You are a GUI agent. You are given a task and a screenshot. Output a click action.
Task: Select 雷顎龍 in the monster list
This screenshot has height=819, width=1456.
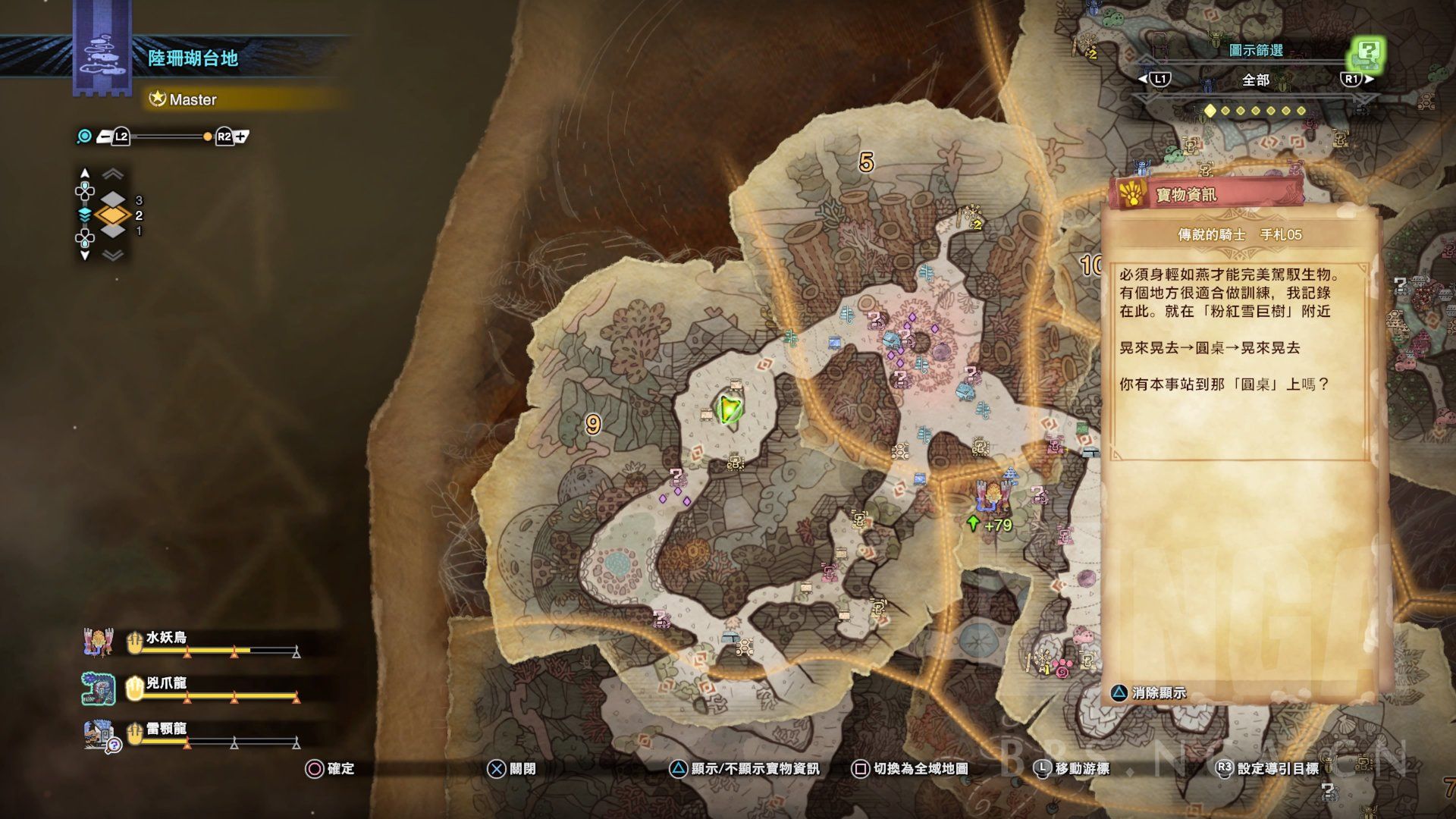(166, 730)
